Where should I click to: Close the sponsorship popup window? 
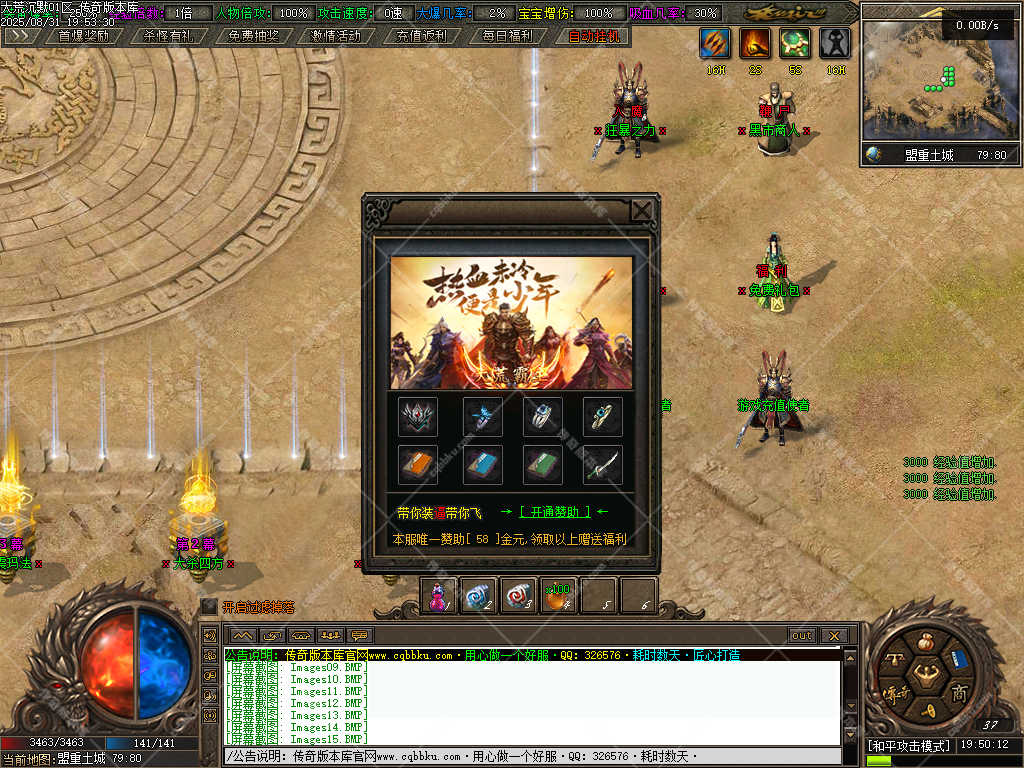click(x=642, y=210)
